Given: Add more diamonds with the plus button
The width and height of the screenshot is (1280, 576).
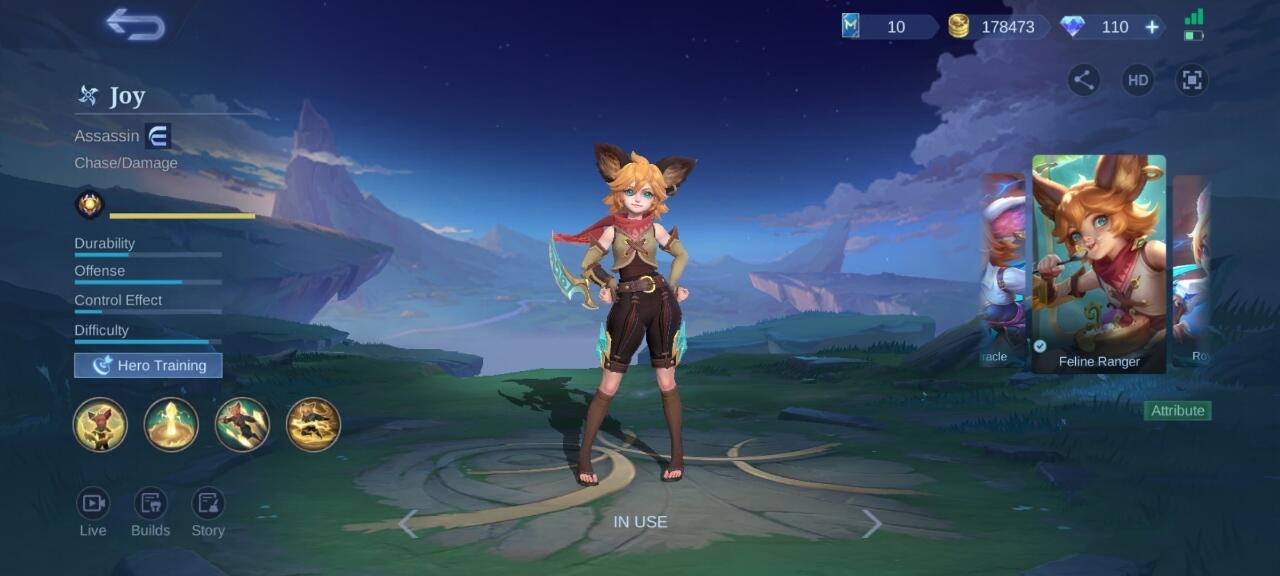Looking at the screenshot, I should point(1152,27).
